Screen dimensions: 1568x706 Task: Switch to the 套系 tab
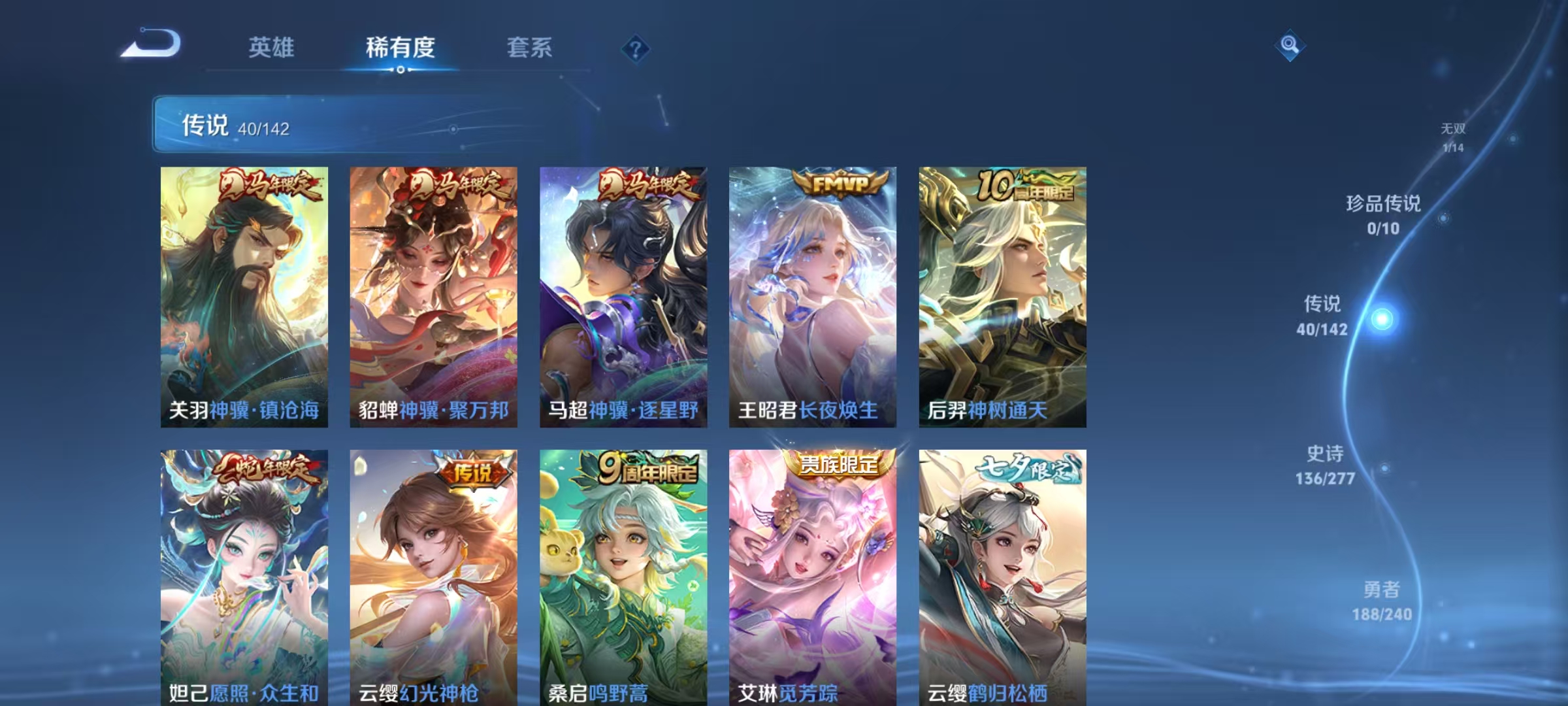click(x=529, y=48)
